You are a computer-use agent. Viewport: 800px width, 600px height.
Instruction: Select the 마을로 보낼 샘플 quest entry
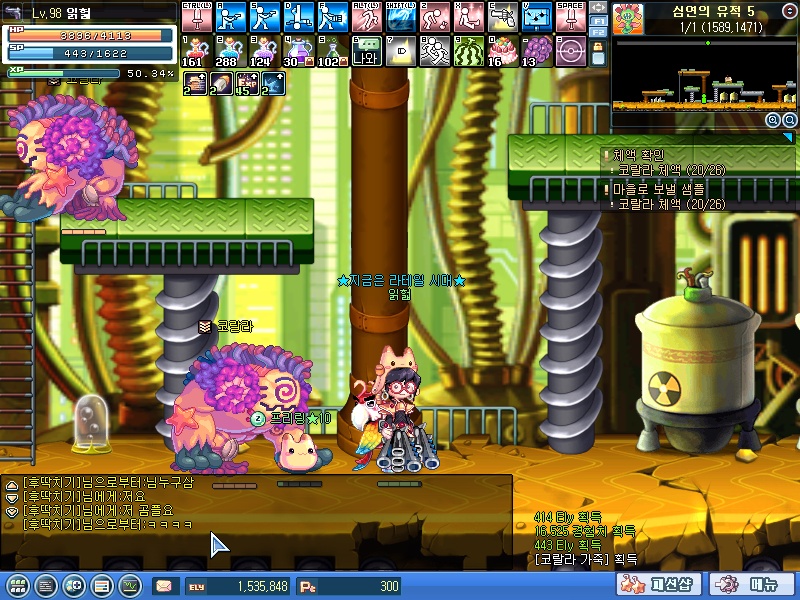click(658, 188)
